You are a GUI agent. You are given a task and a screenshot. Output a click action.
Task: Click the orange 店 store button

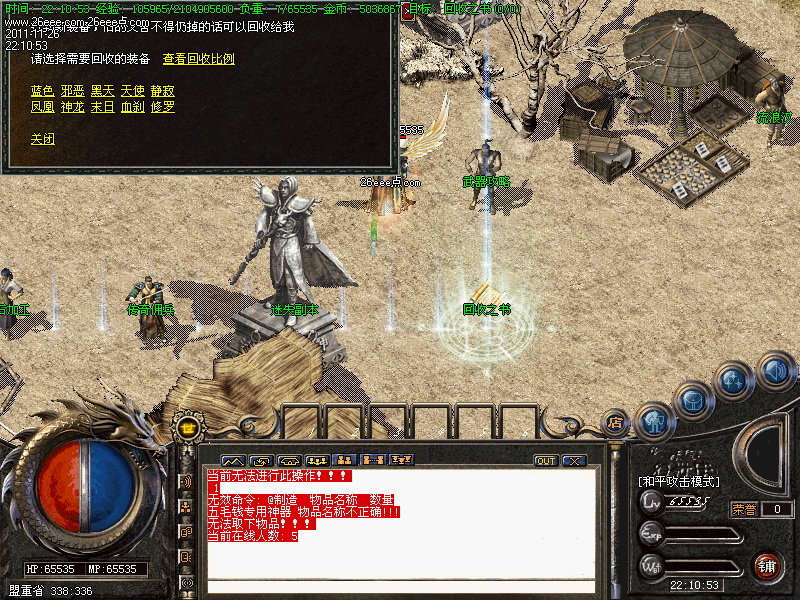[x=615, y=424]
